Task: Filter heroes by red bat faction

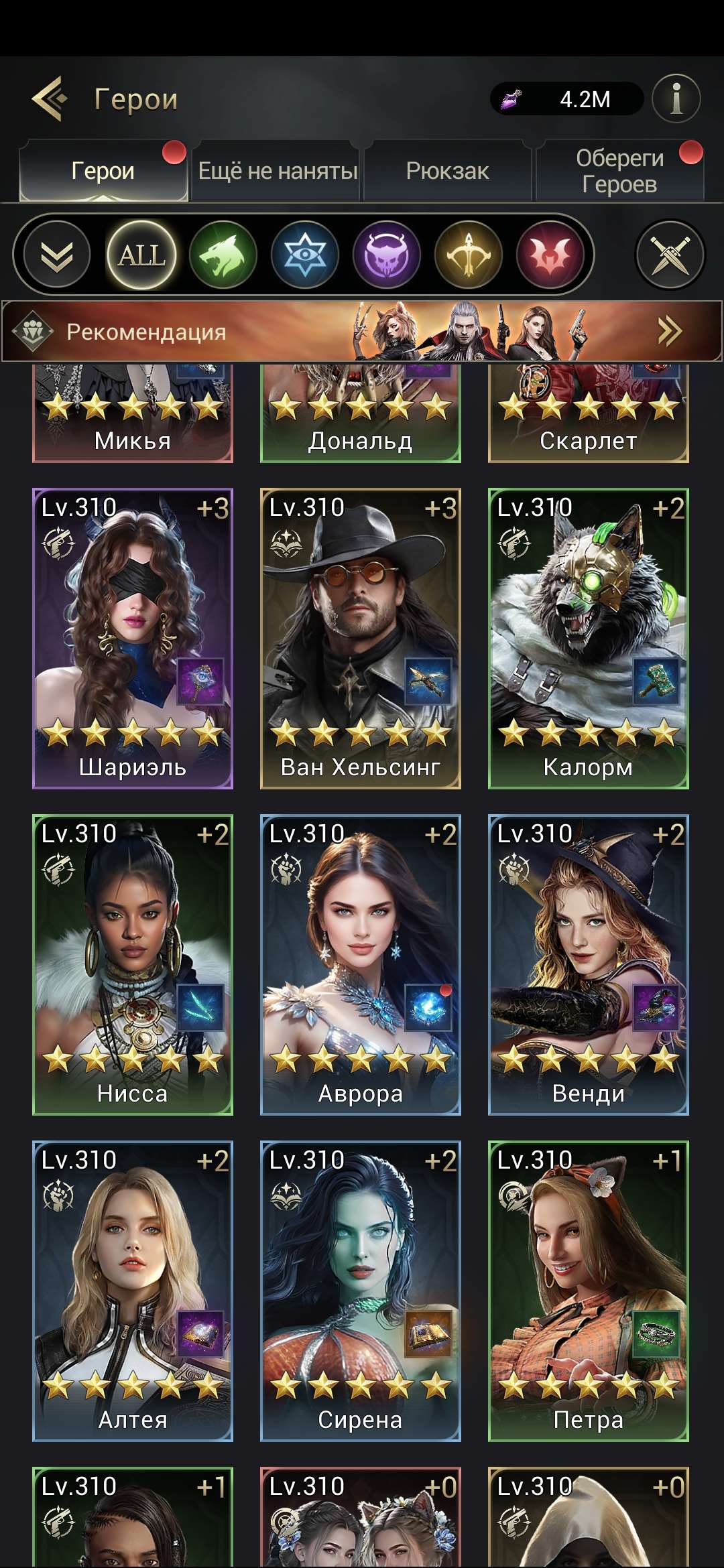Action: click(550, 255)
